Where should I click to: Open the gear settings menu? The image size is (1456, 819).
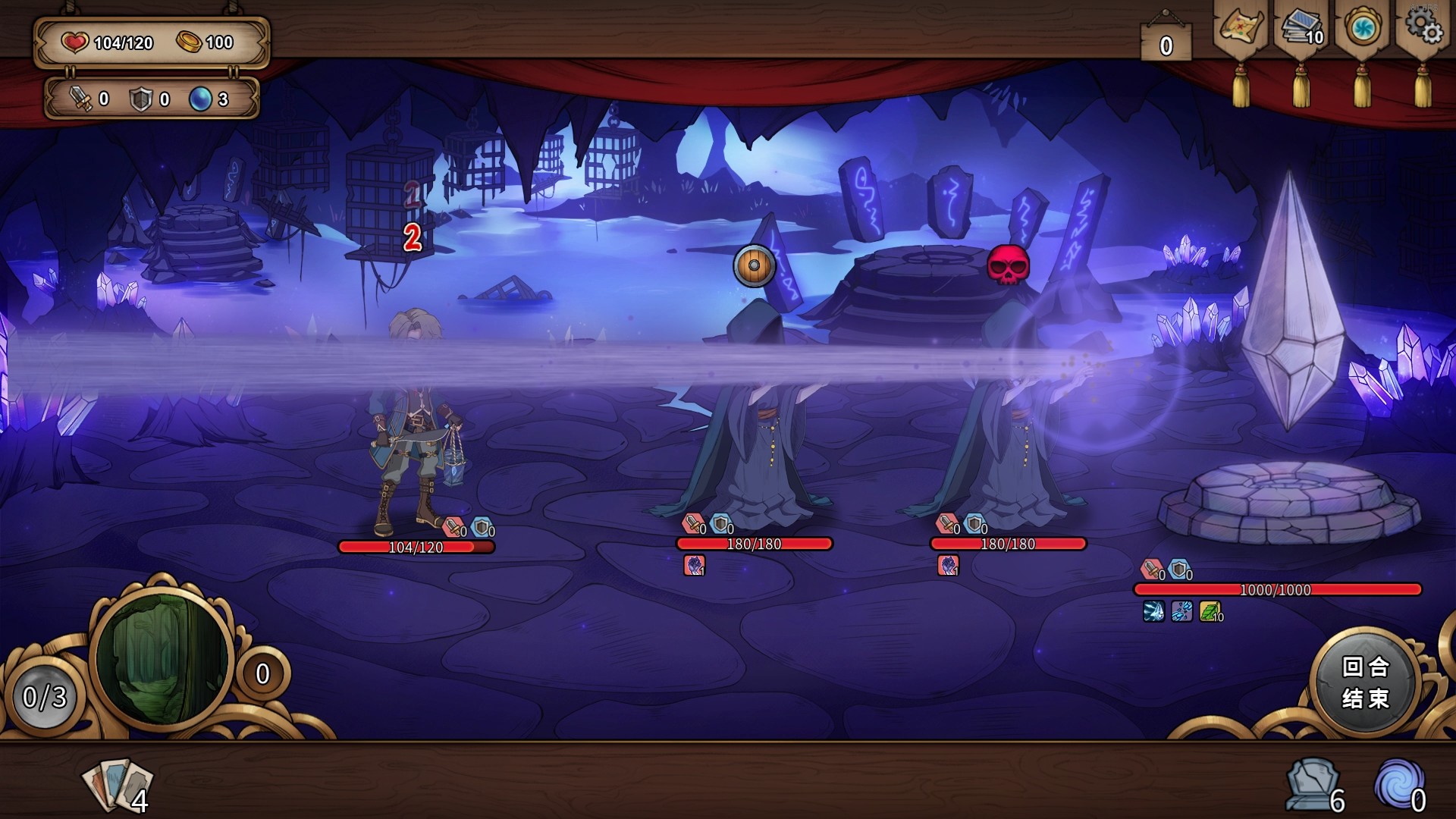pyautogui.click(x=1423, y=27)
